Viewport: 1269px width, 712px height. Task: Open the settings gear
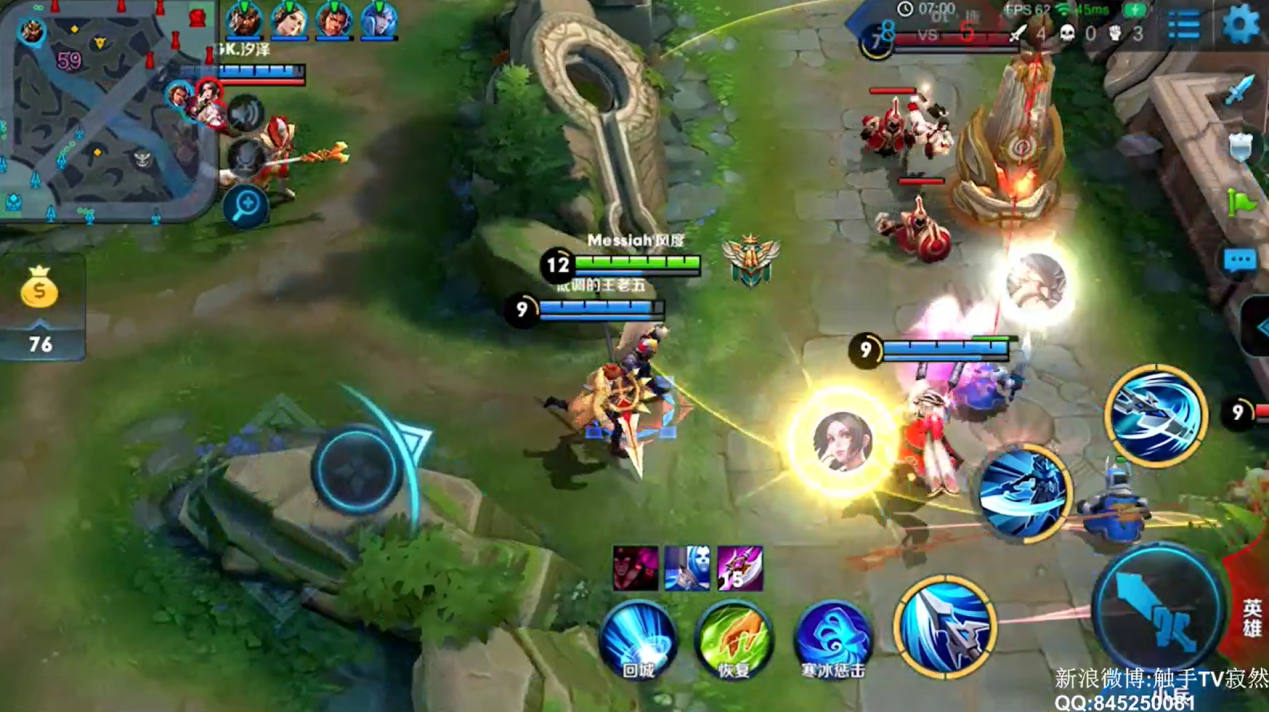1241,24
